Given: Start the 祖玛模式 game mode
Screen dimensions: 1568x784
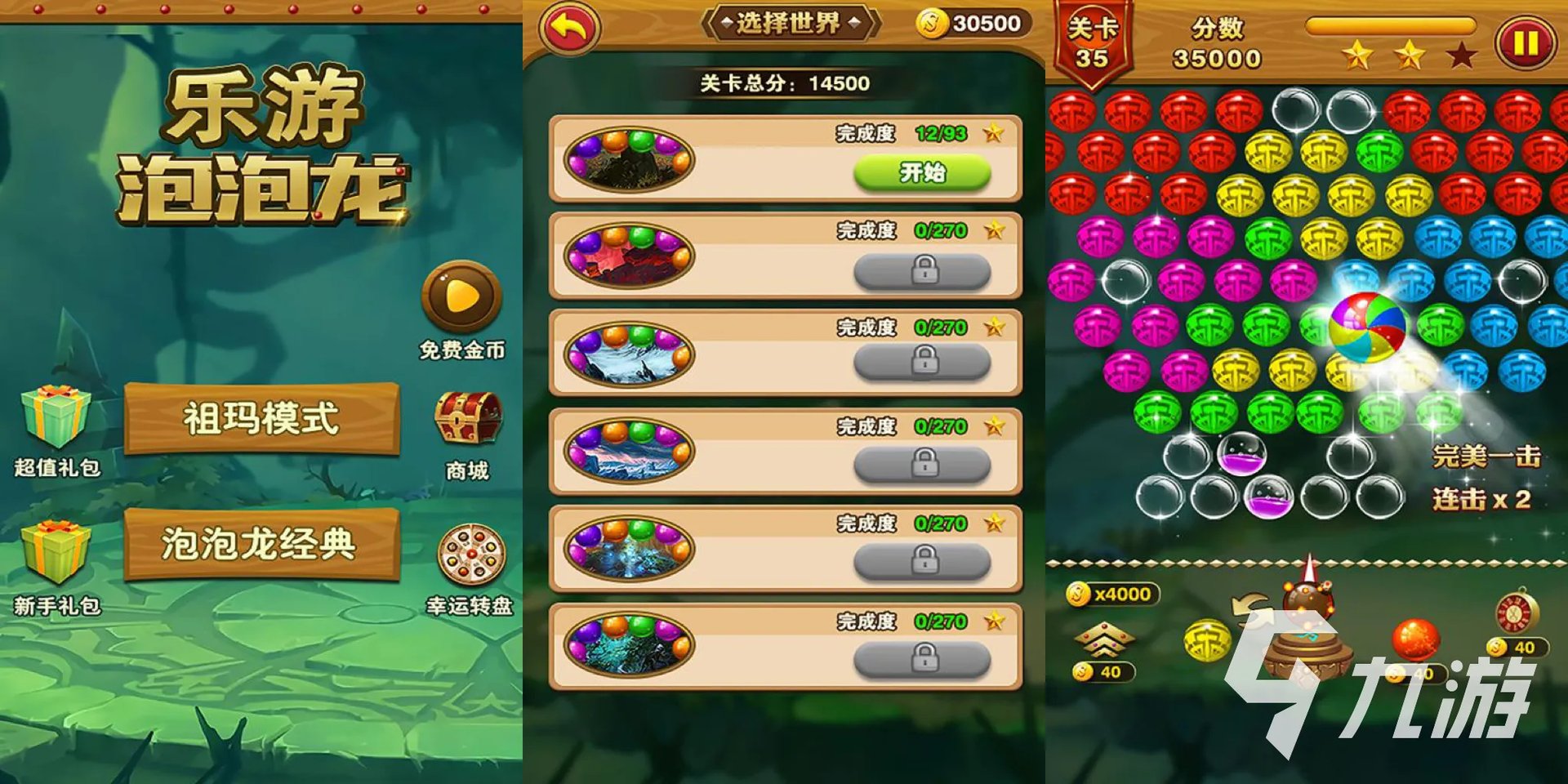Looking at the screenshot, I should (261, 419).
